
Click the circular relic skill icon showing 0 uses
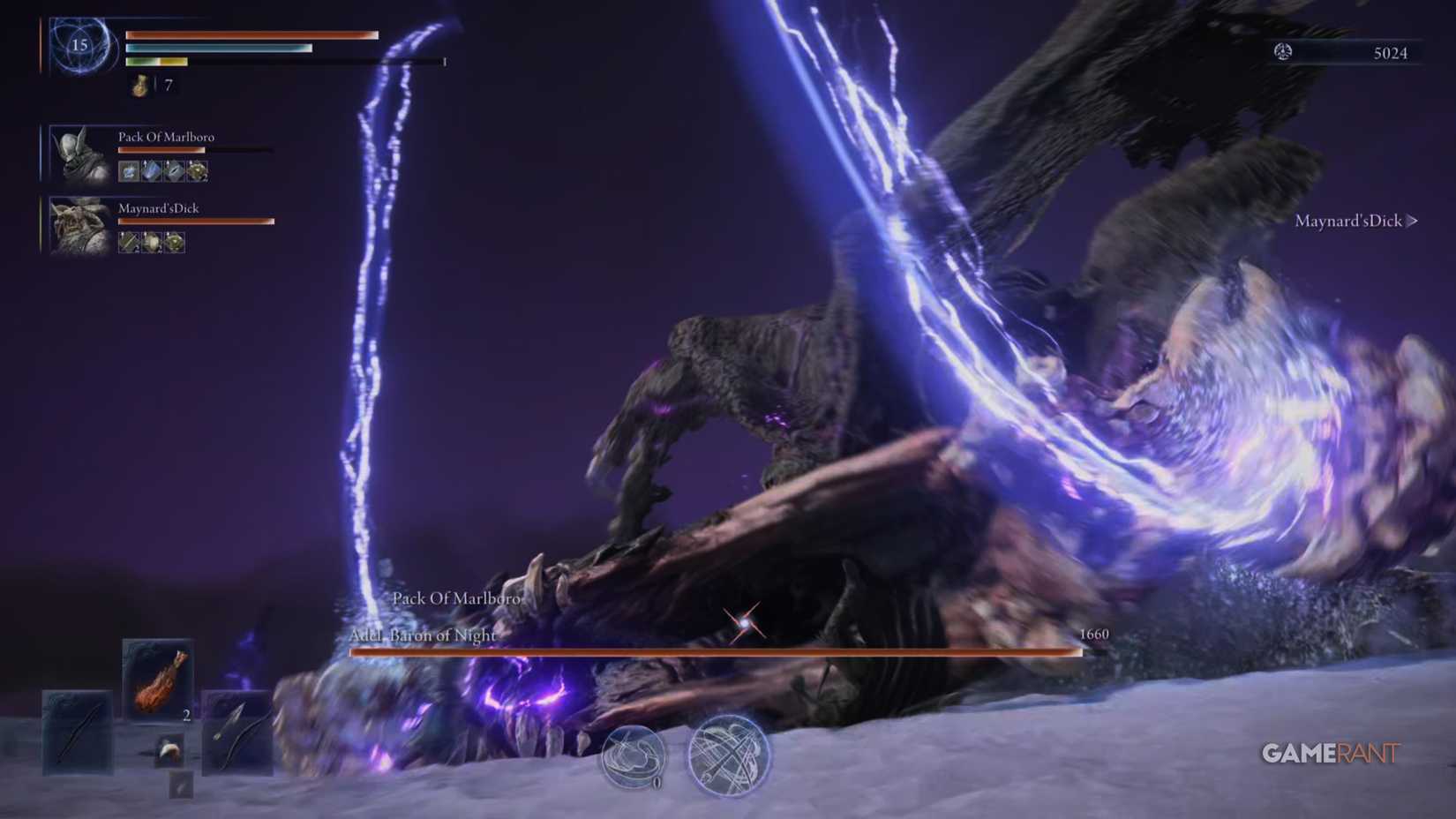click(x=635, y=757)
